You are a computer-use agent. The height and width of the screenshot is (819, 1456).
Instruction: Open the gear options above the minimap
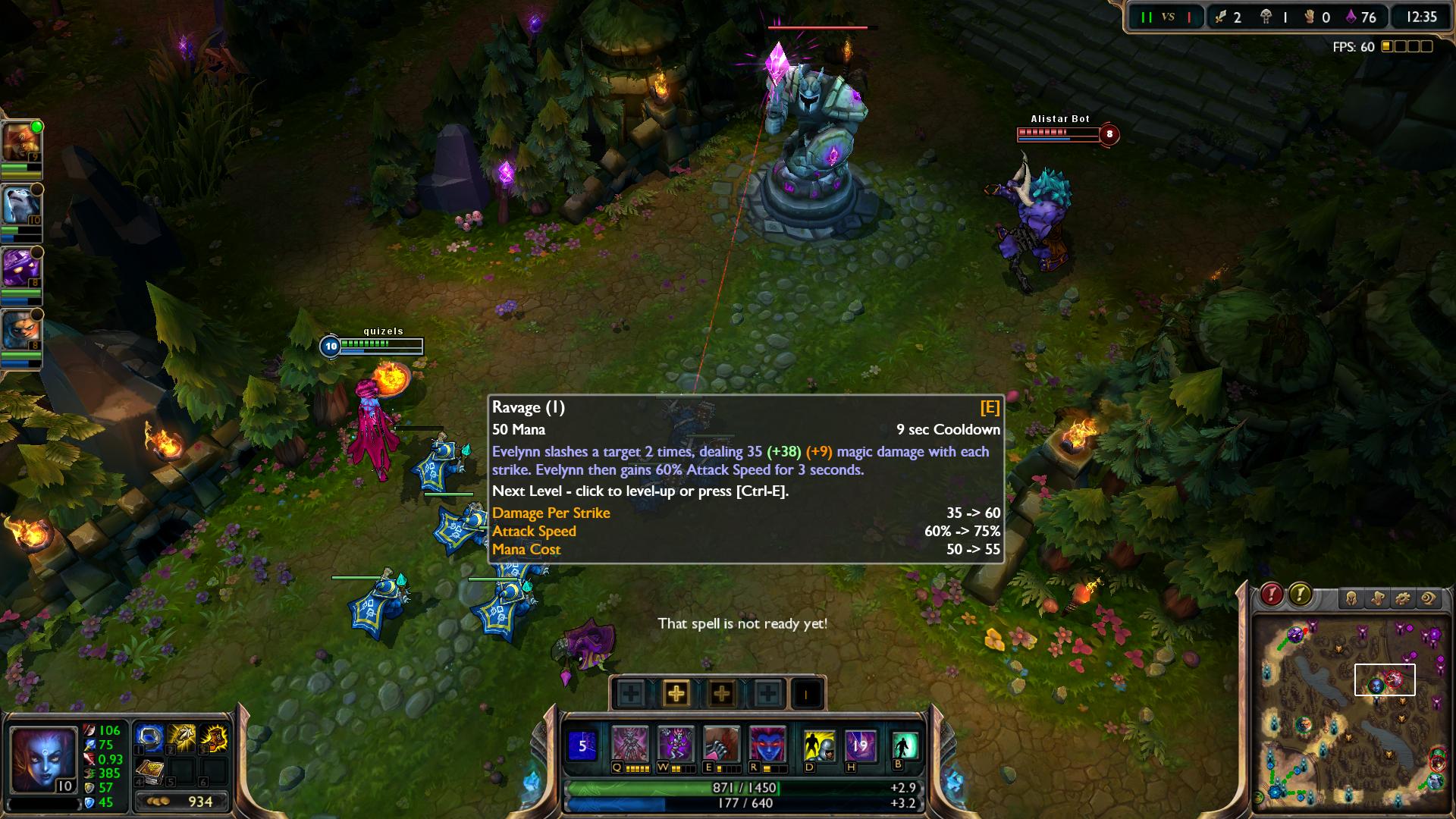click(1402, 598)
